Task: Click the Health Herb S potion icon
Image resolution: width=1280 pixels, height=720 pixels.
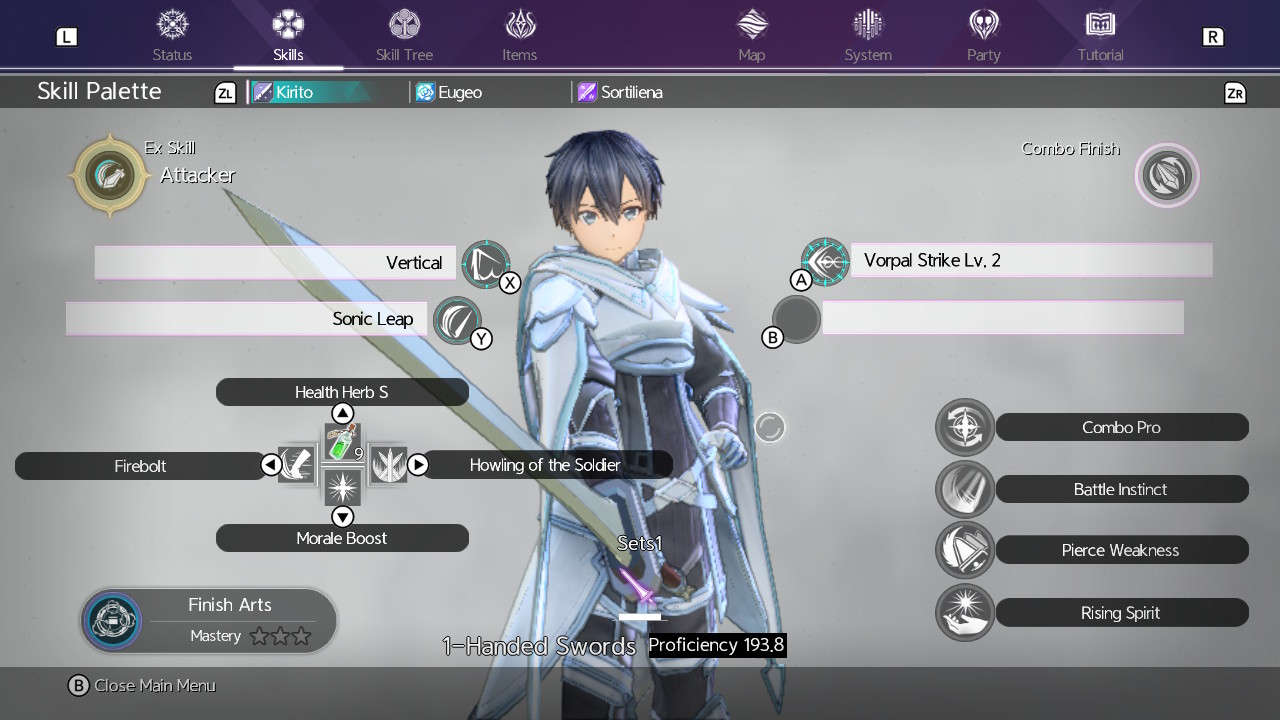Action: [x=342, y=440]
